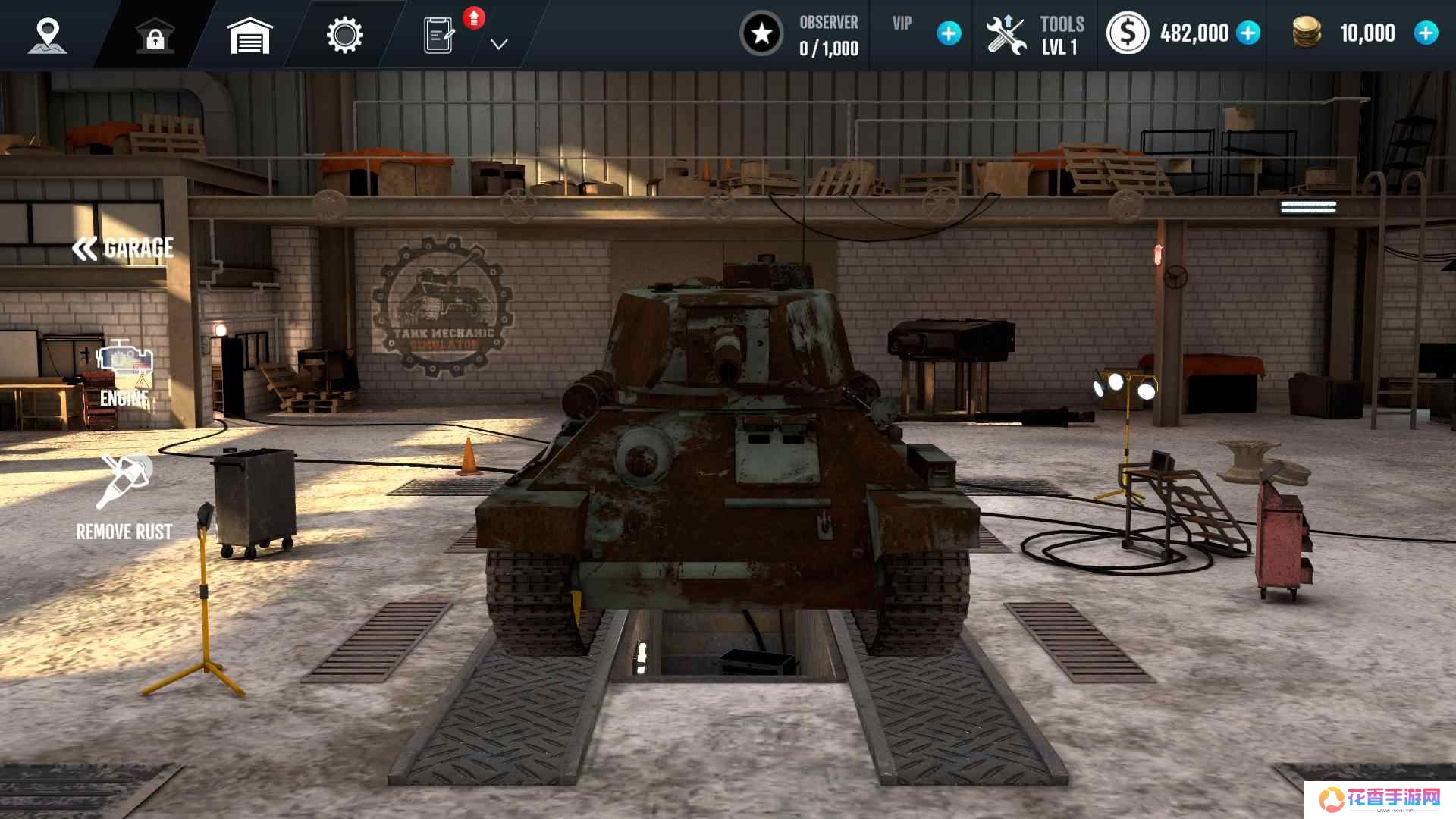Open the garage door tab

[x=249, y=36]
